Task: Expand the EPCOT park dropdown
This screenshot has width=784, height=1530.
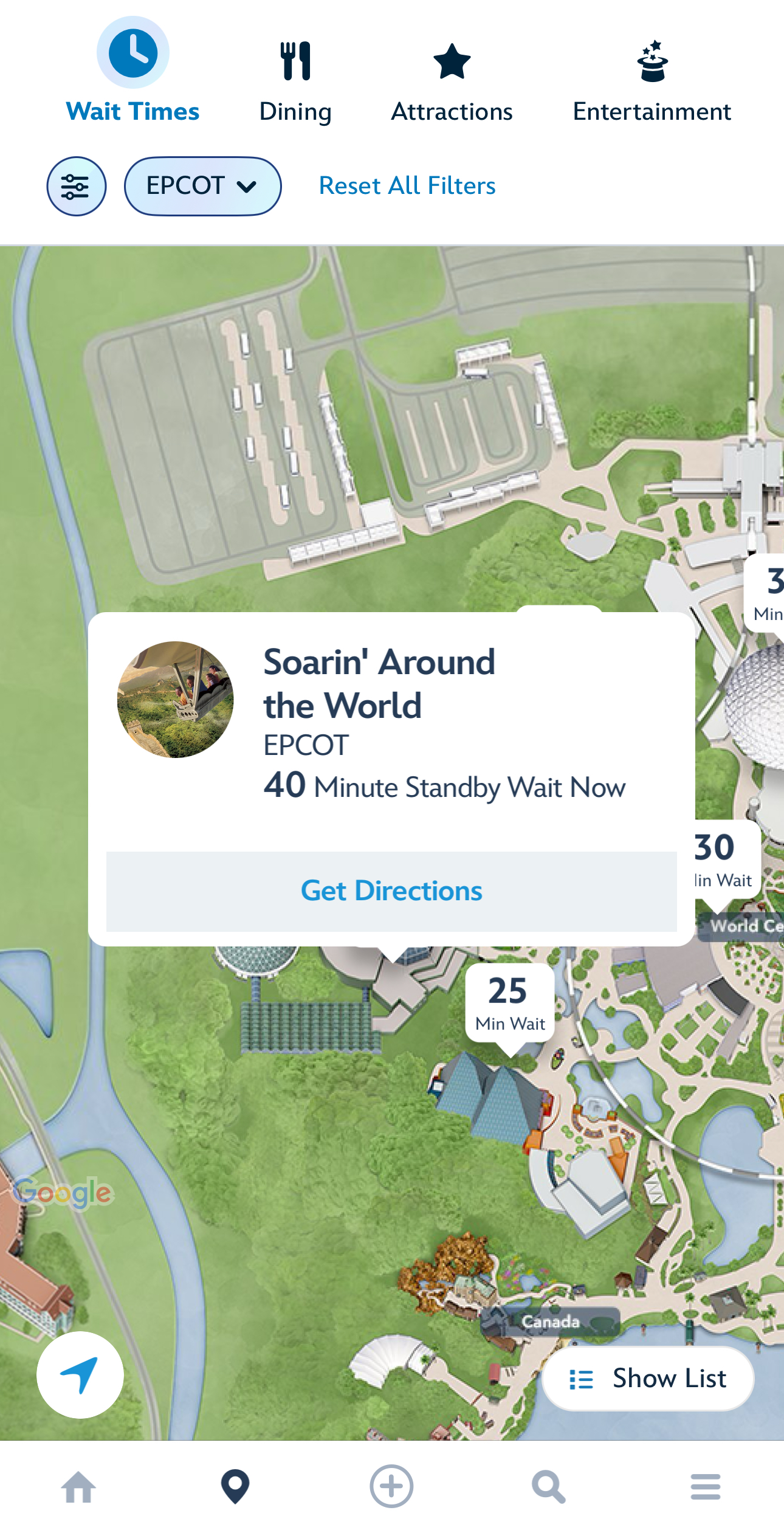Action: click(x=202, y=186)
